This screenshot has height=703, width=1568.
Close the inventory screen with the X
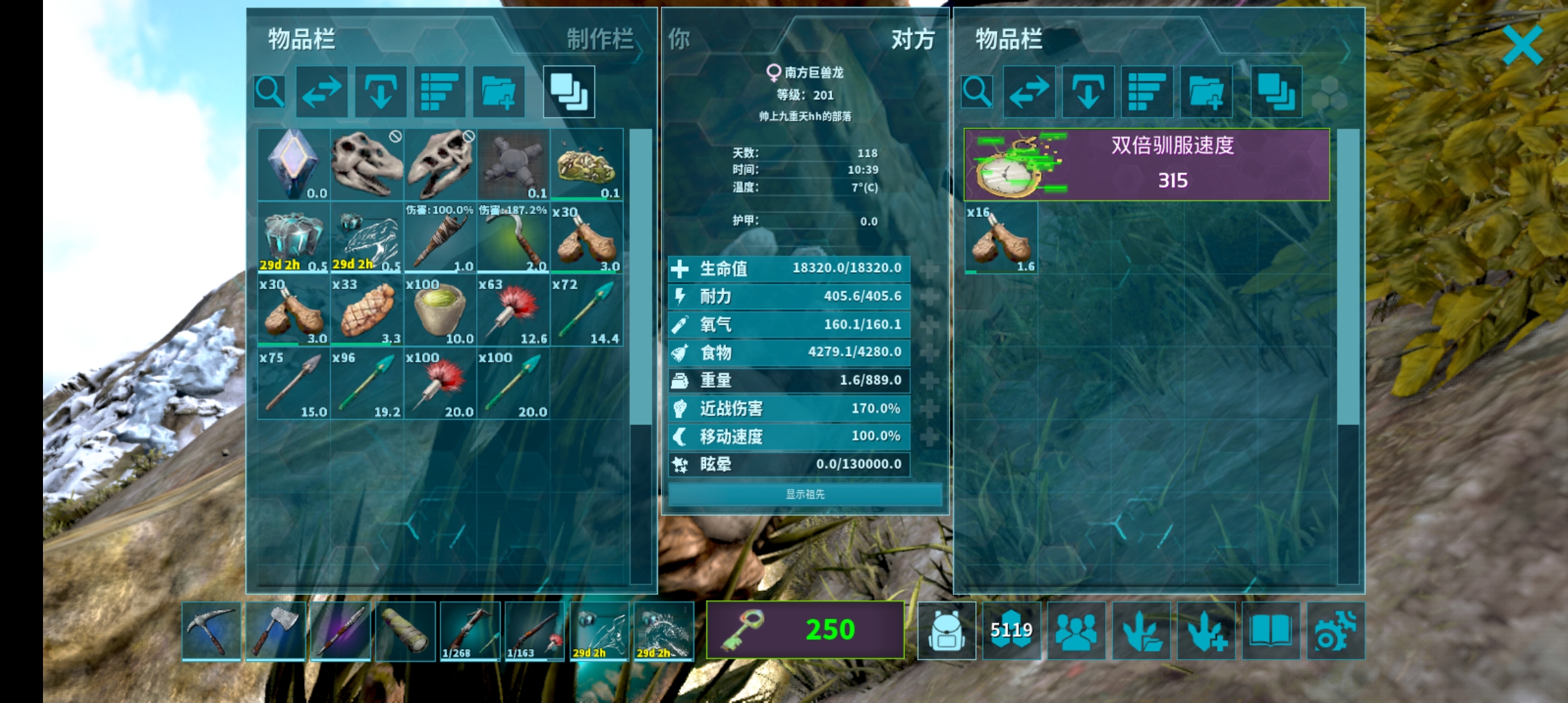pyautogui.click(x=1522, y=45)
